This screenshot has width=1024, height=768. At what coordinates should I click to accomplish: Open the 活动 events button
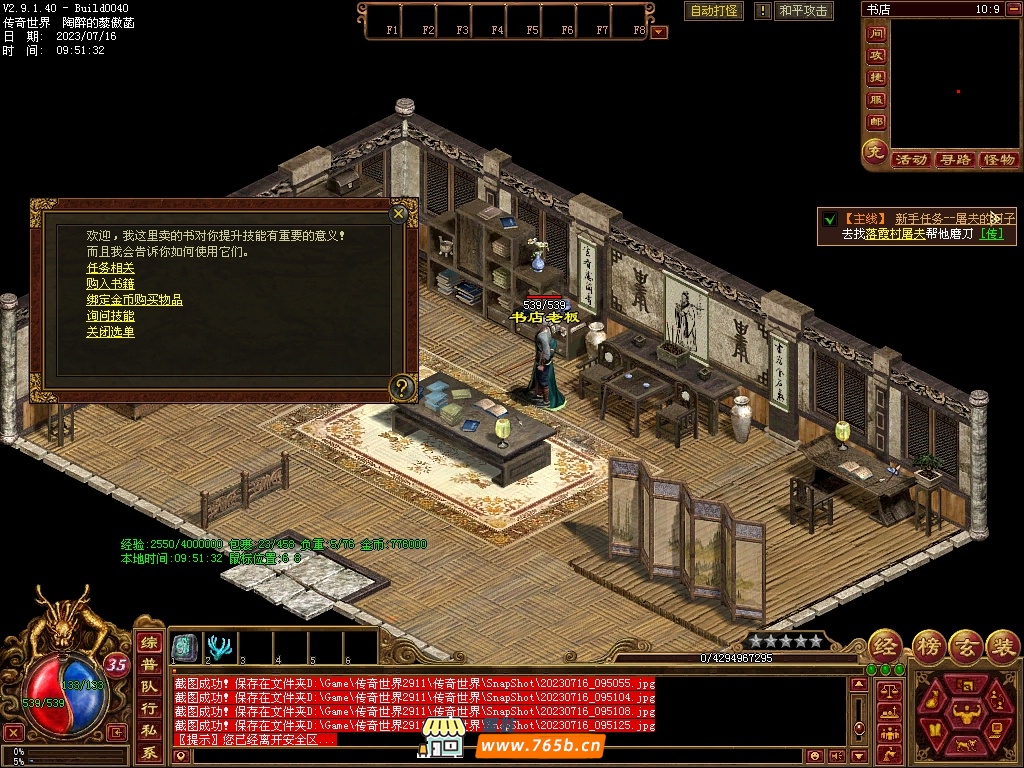click(x=911, y=160)
